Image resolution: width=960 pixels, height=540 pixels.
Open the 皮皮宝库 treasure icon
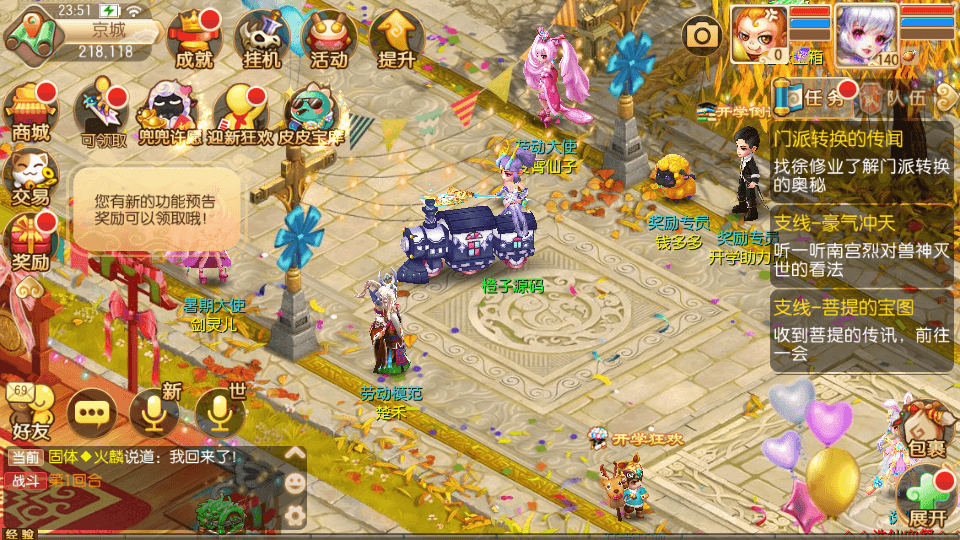[x=309, y=110]
